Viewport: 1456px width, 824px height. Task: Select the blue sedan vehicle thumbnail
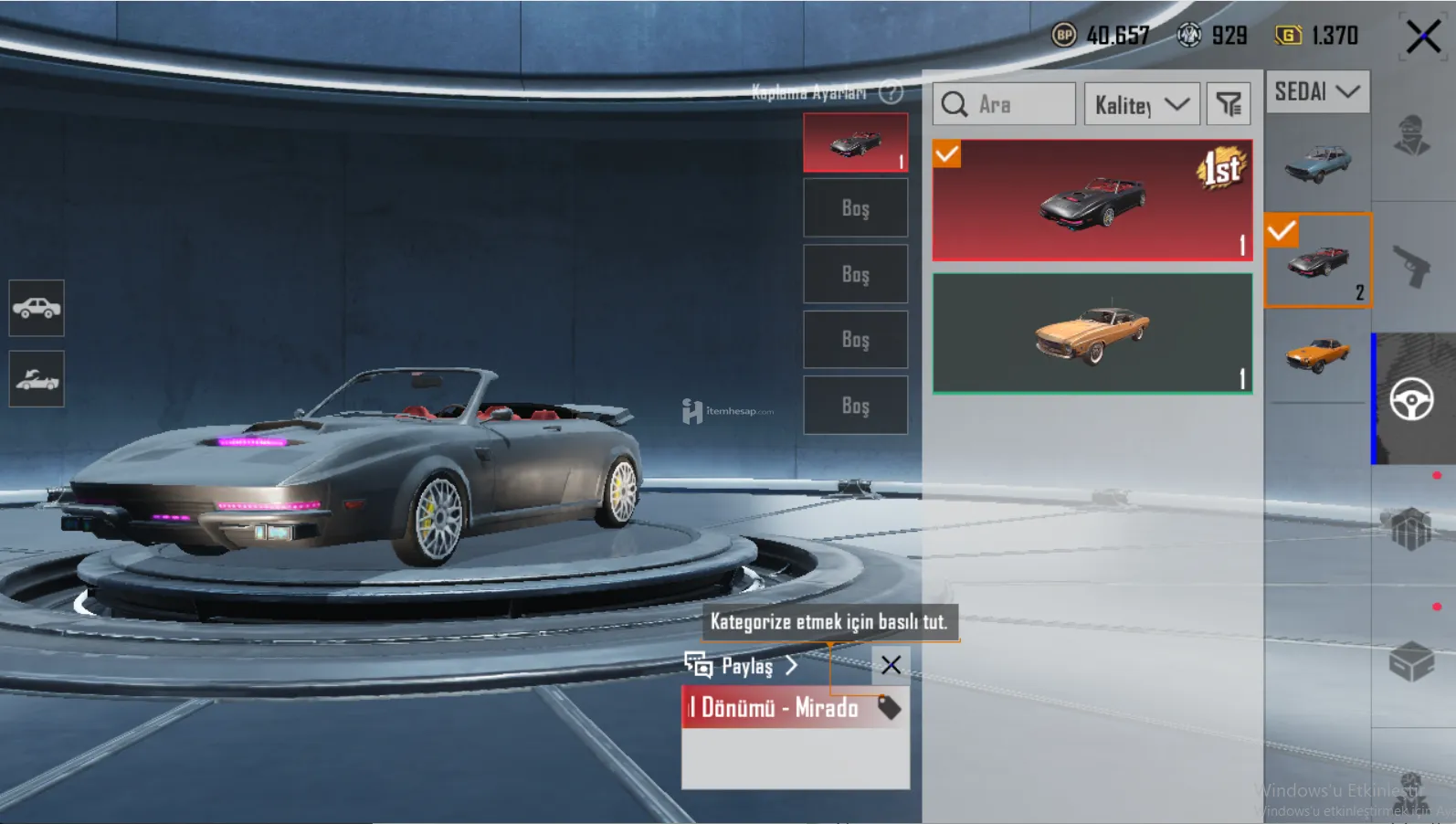click(1317, 163)
